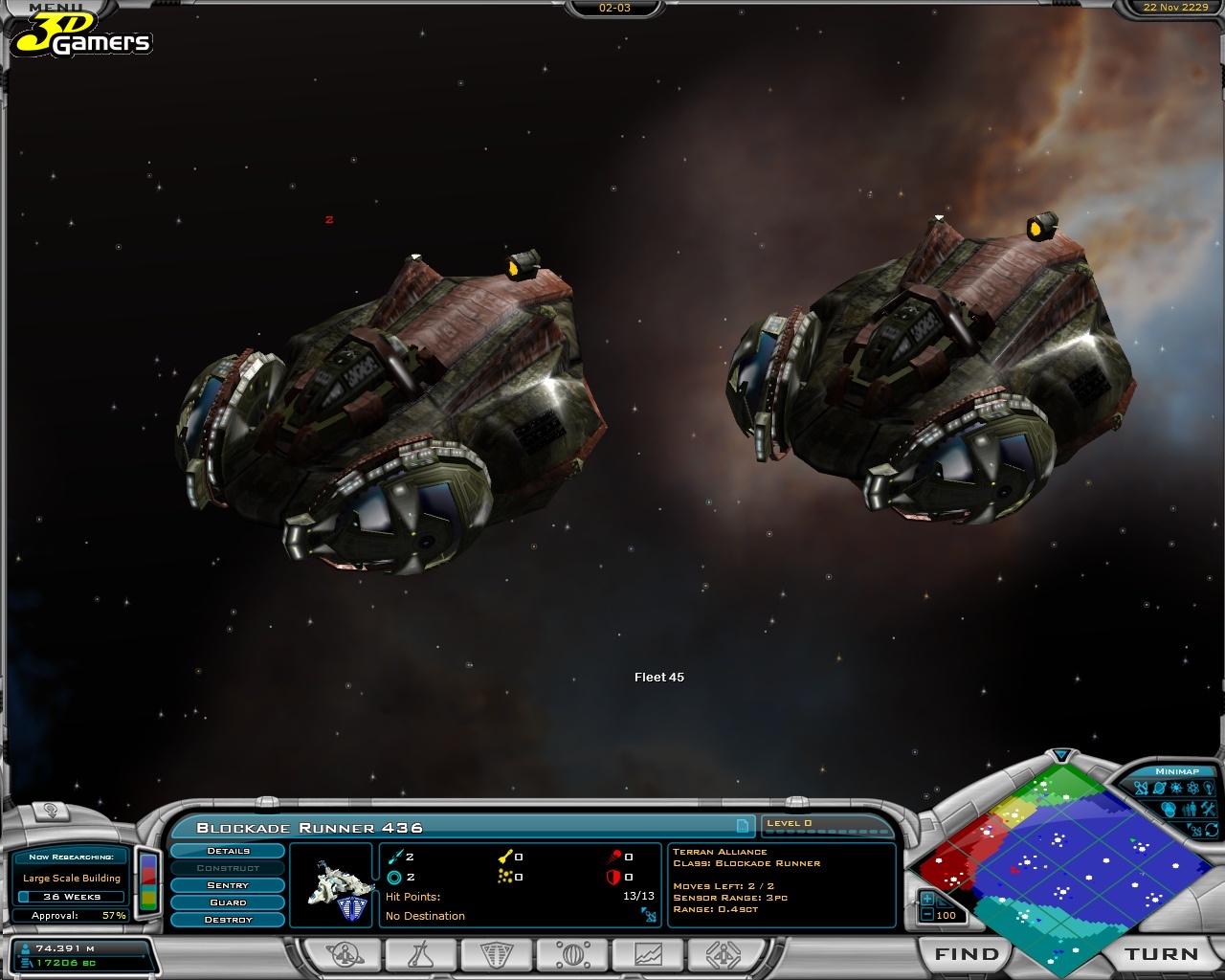This screenshot has width=1225, height=980.
Task: Select the Details tab on ship panel
Action: 227,851
